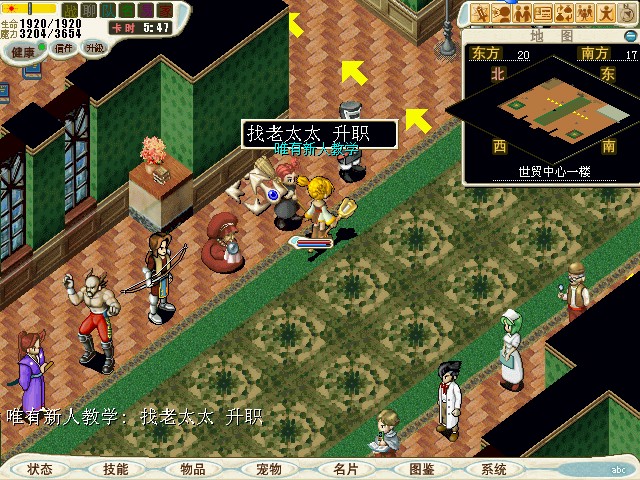Open the 图鉴 encyclopedia menu

click(421, 469)
